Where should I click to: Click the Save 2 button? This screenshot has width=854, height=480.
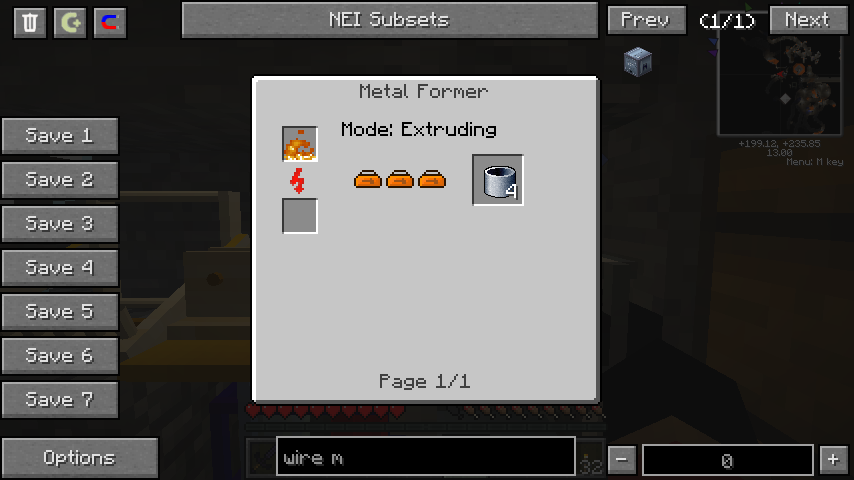60,180
